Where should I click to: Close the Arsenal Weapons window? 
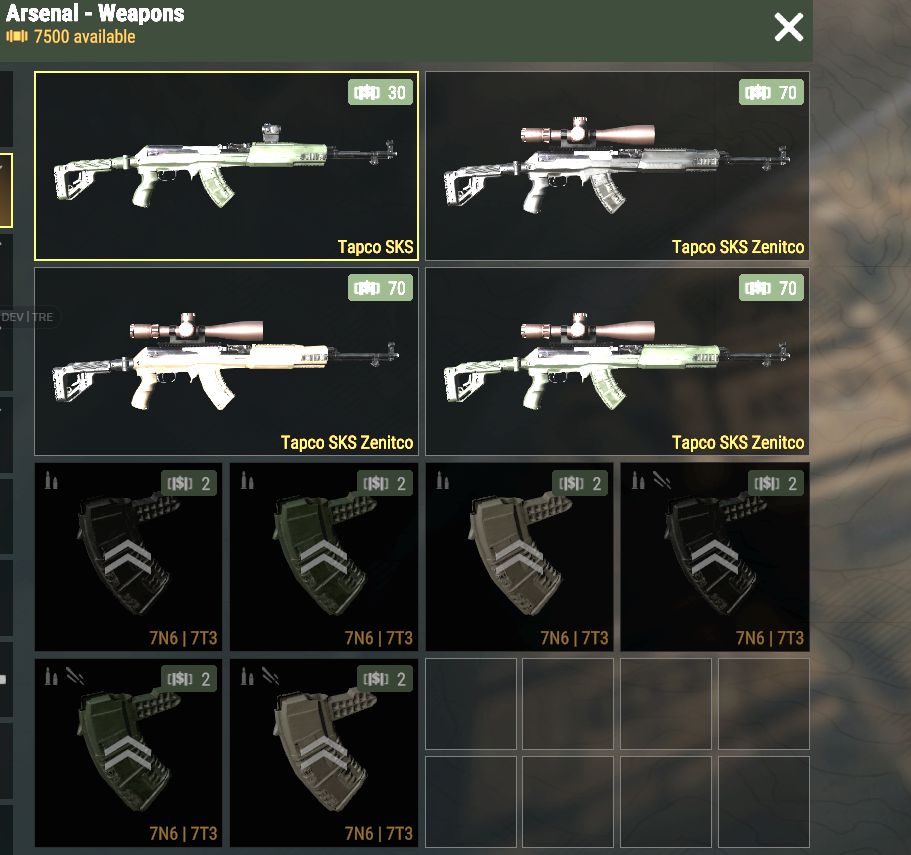[788, 28]
